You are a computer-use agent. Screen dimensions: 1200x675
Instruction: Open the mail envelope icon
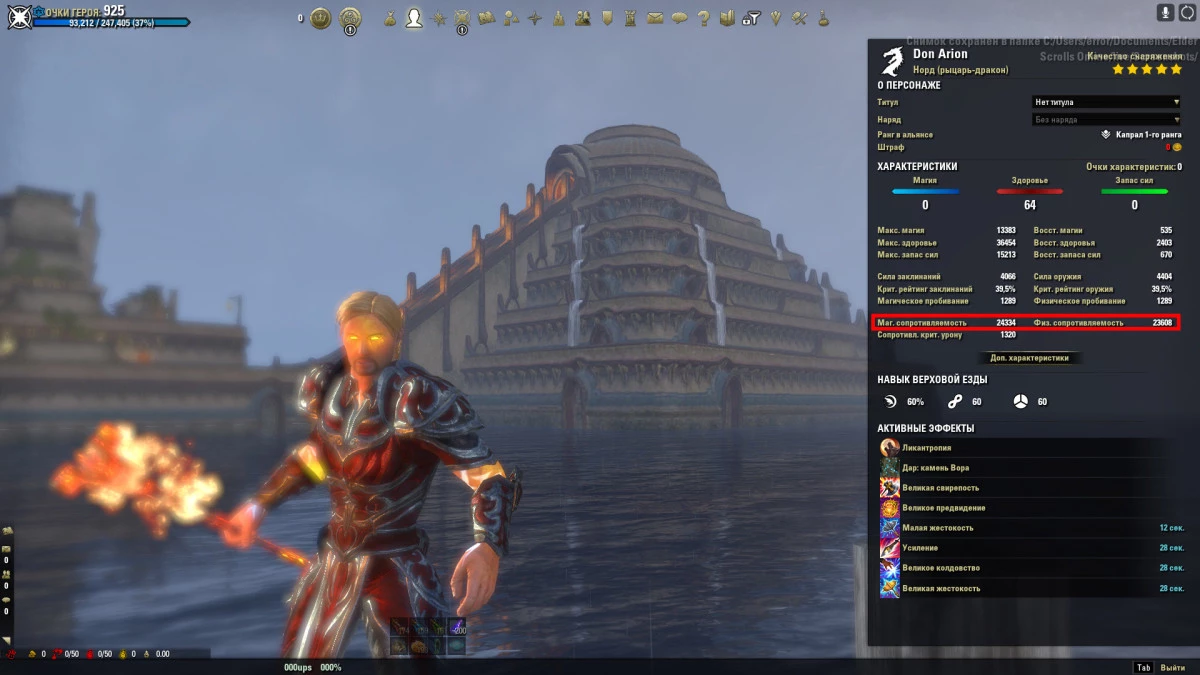pos(655,18)
